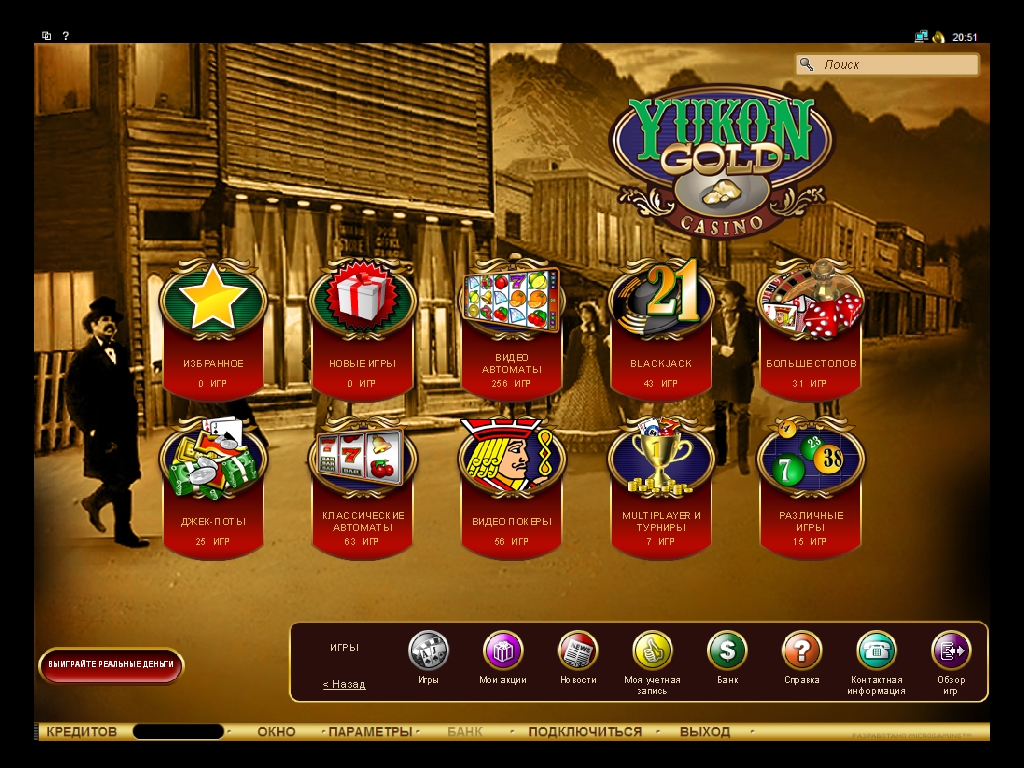This screenshot has height=768, width=1024.
Task: Choose the Видео покеры category
Action: [511, 462]
